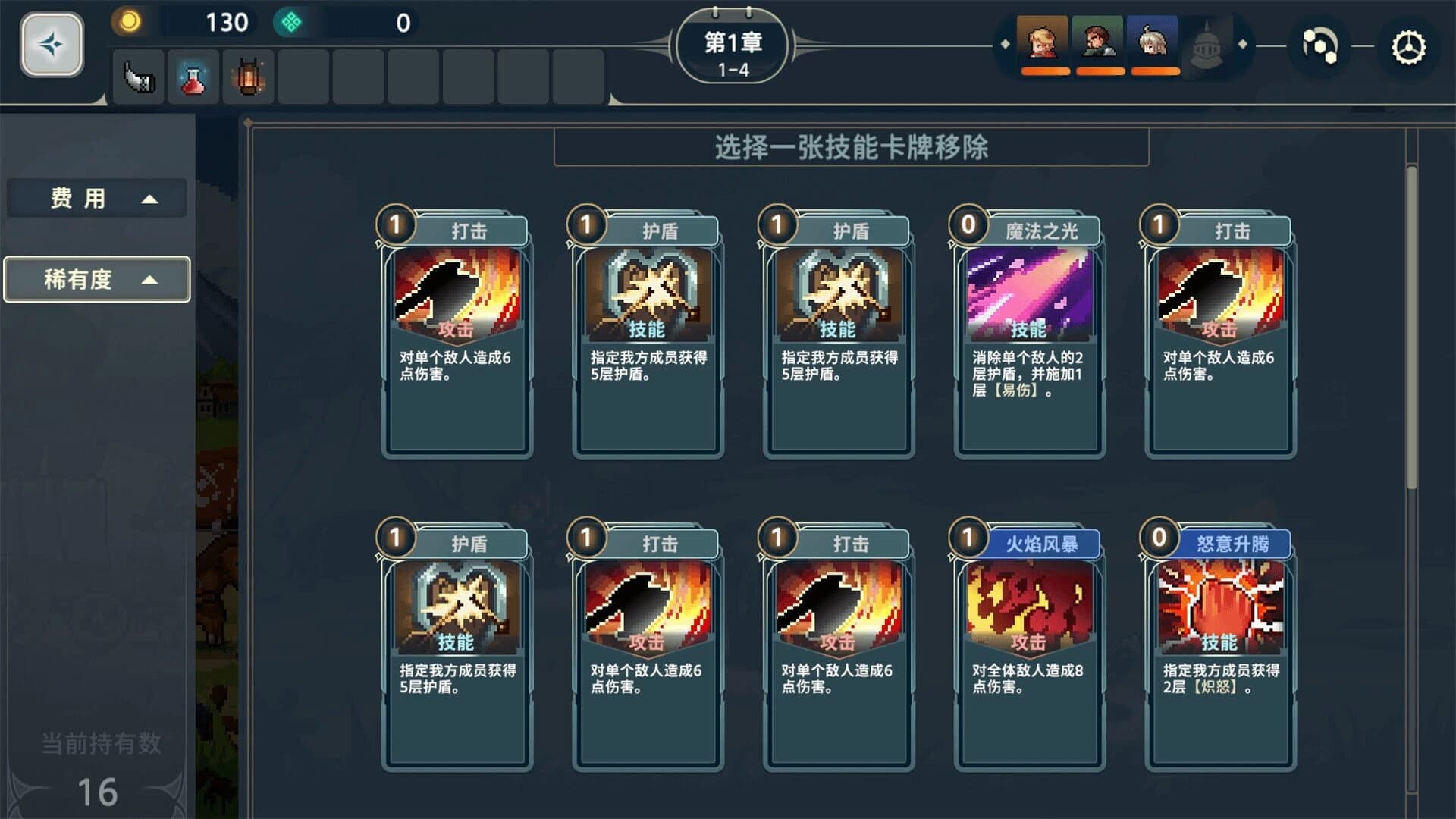Choose the 火焰风暴 attack card

(1029, 645)
